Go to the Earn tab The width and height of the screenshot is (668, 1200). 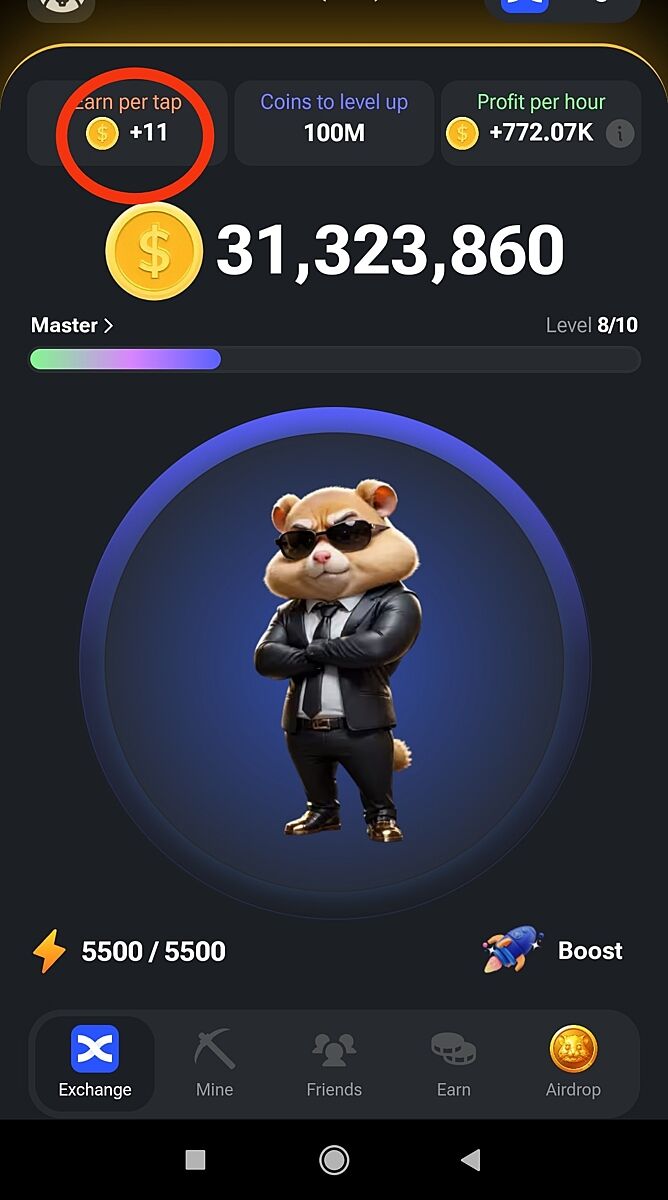(x=453, y=1063)
